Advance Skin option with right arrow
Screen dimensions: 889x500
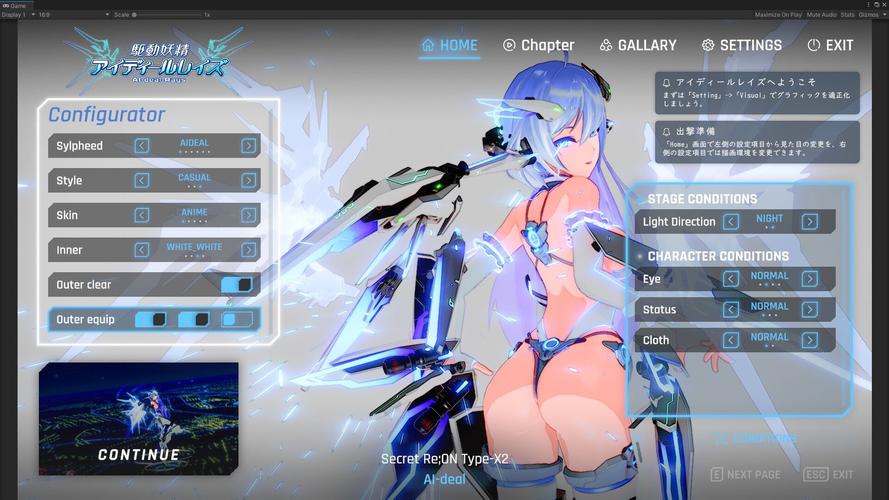[x=248, y=215]
